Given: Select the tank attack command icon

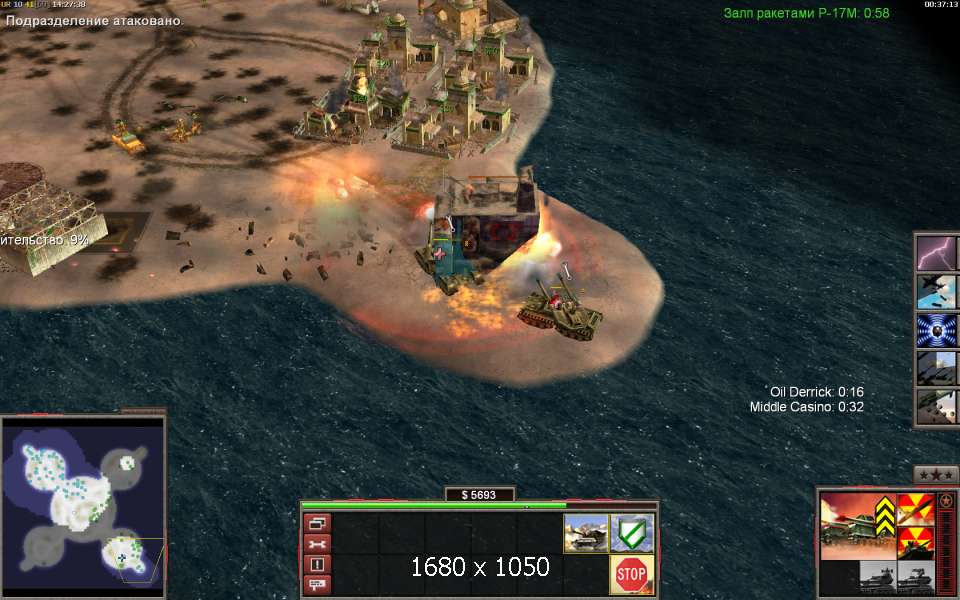Looking at the screenshot, I should (x=584, y=533).
